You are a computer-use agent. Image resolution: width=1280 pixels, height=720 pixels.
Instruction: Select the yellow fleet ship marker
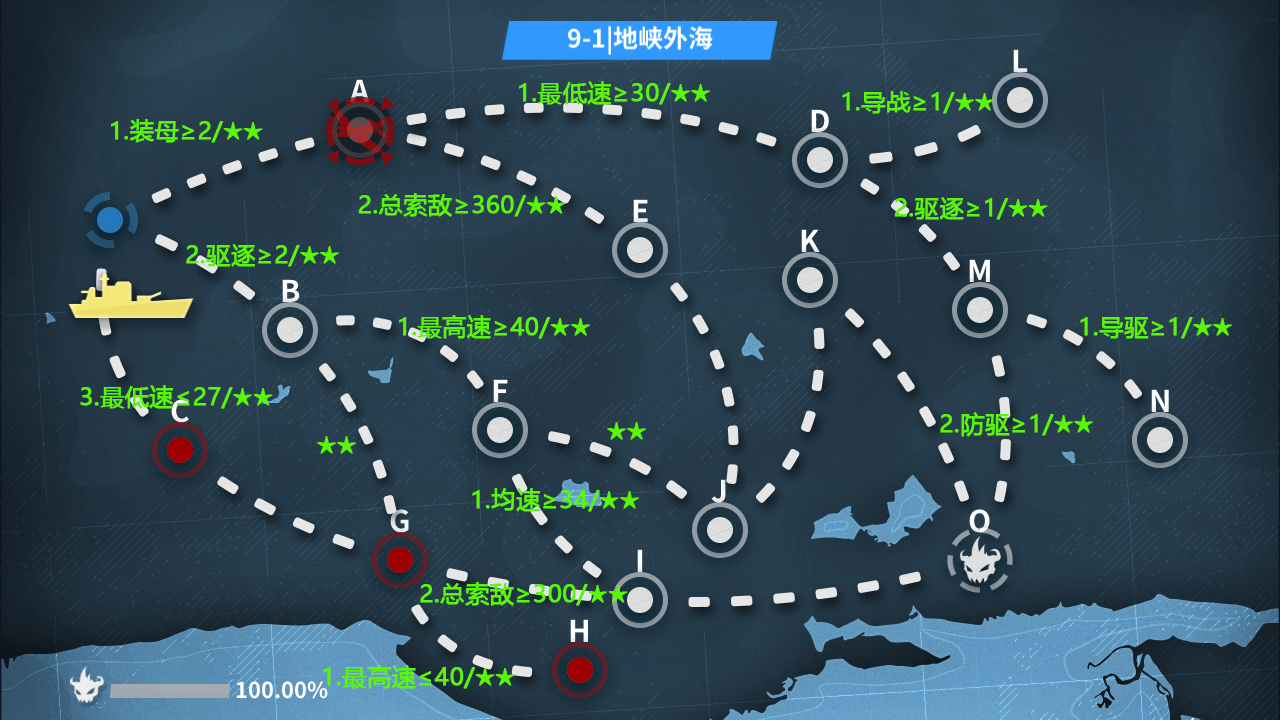tap(130, 300)
